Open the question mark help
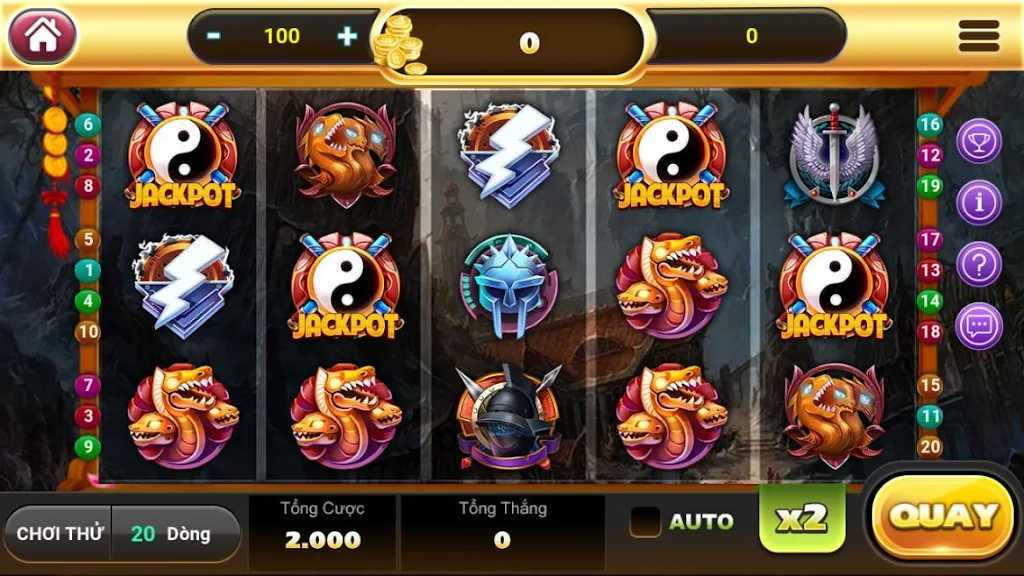The height and width of the screenshot is (576, 1024). (x=979, y=265)
